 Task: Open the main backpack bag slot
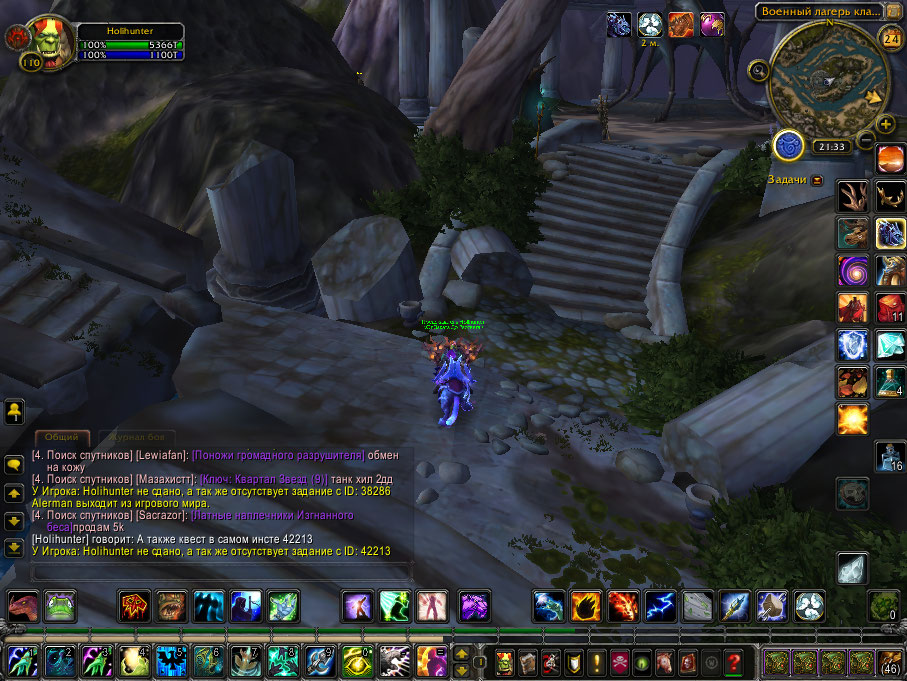pos(889,661)
